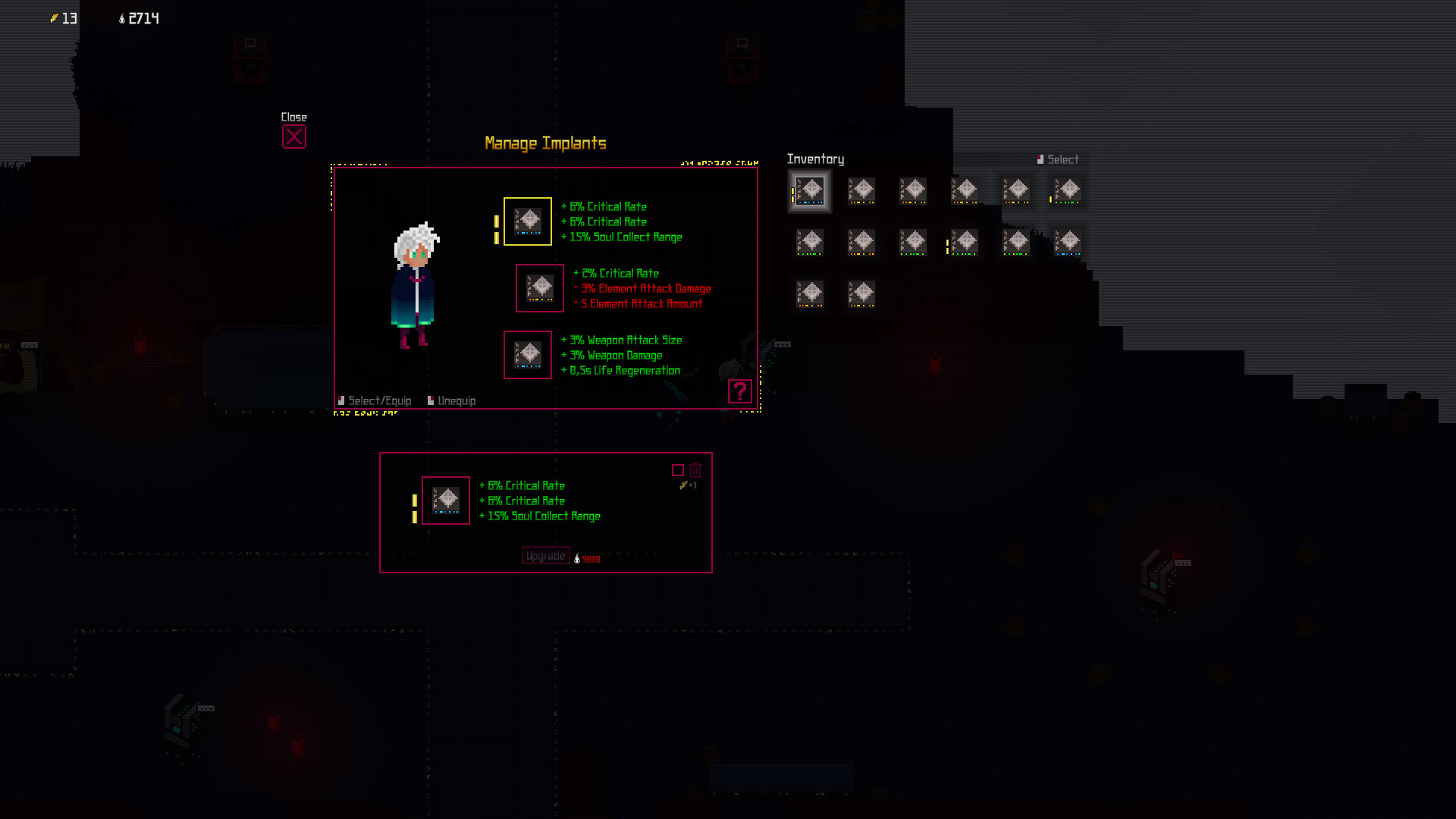Click the Unequip action label
The width and height of the screenshot is (1456, 819).
(x=455, y=400)
